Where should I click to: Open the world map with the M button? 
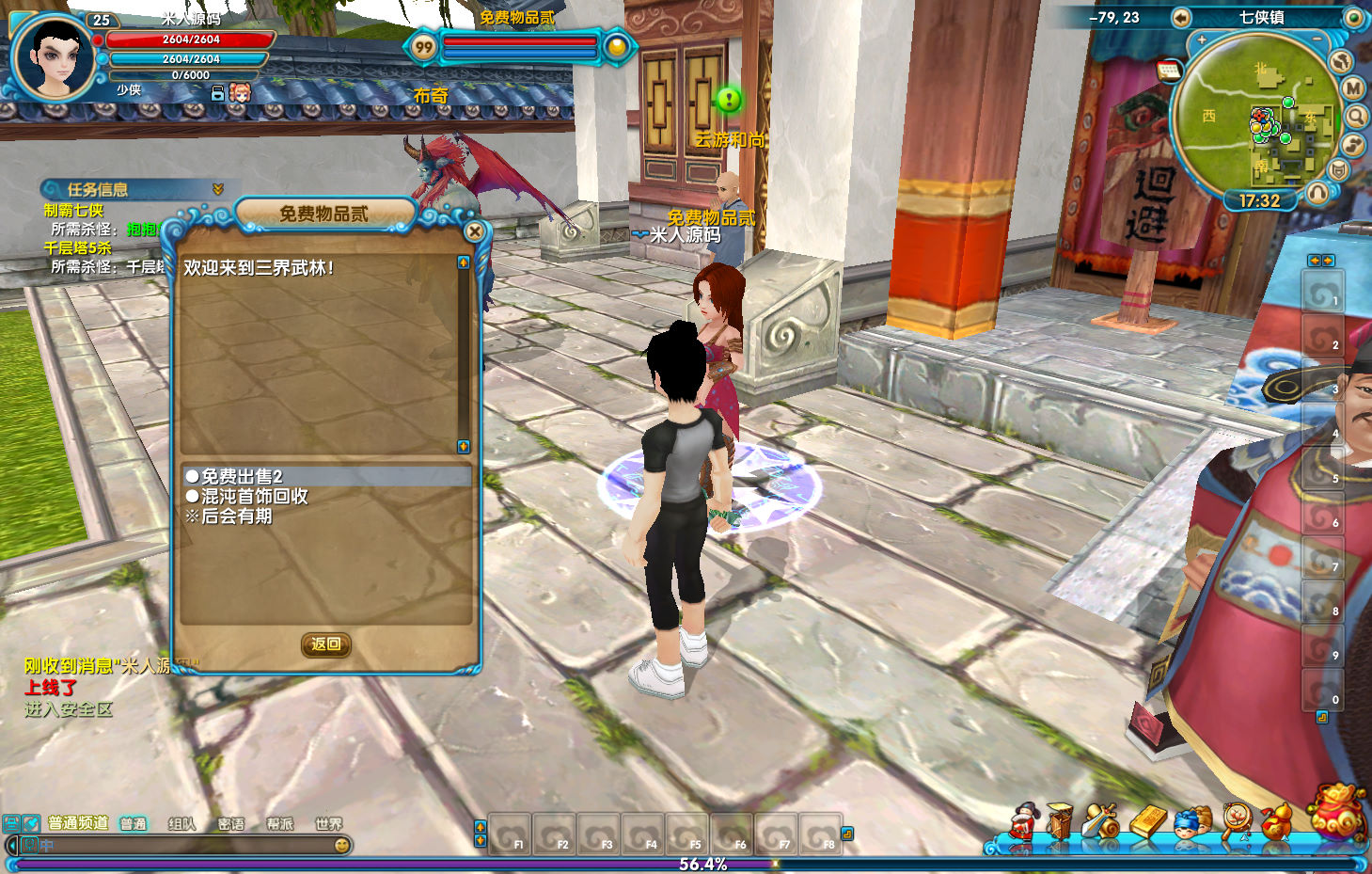tap(1352, 88)
